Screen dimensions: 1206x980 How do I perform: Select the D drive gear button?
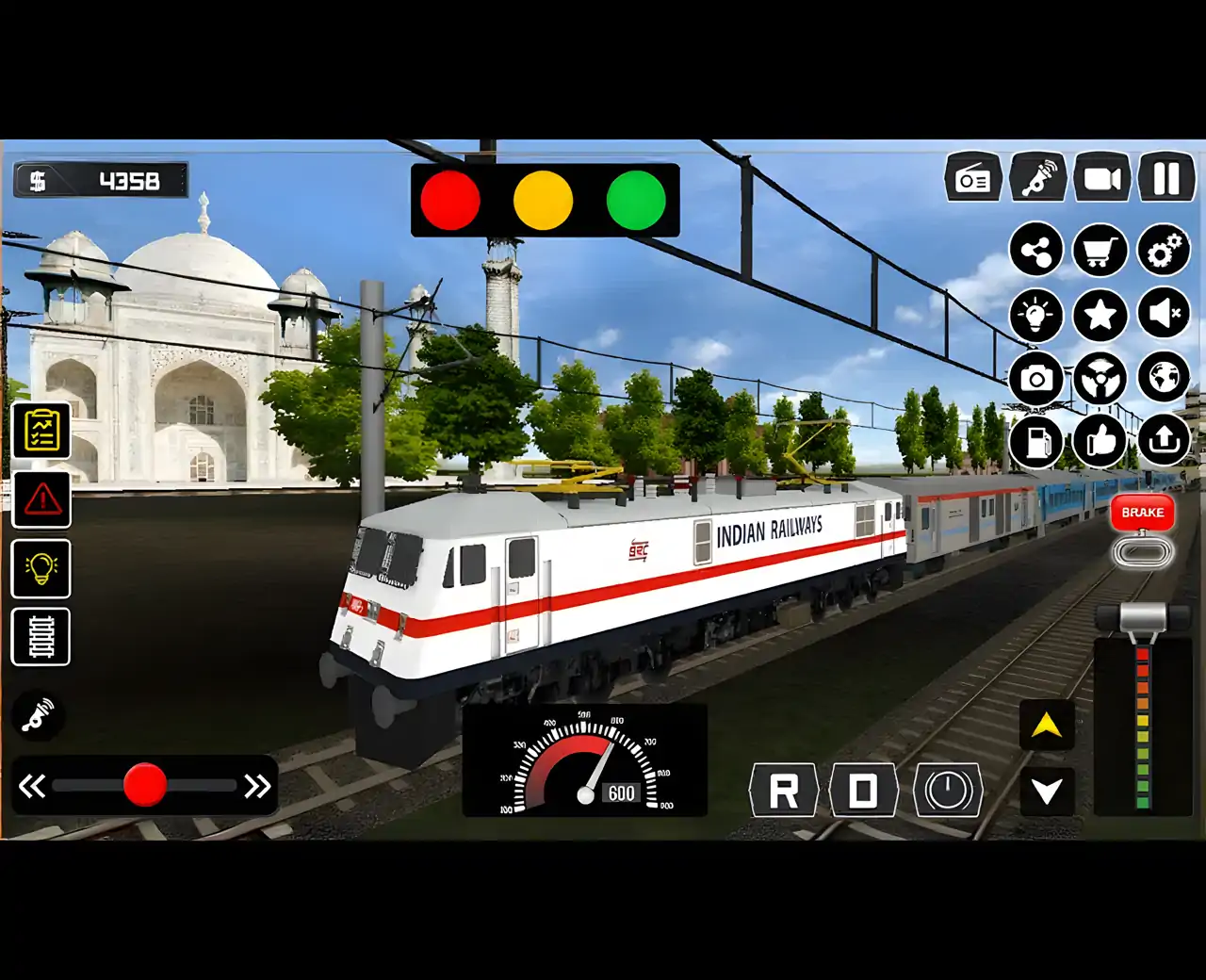[863, 790]
